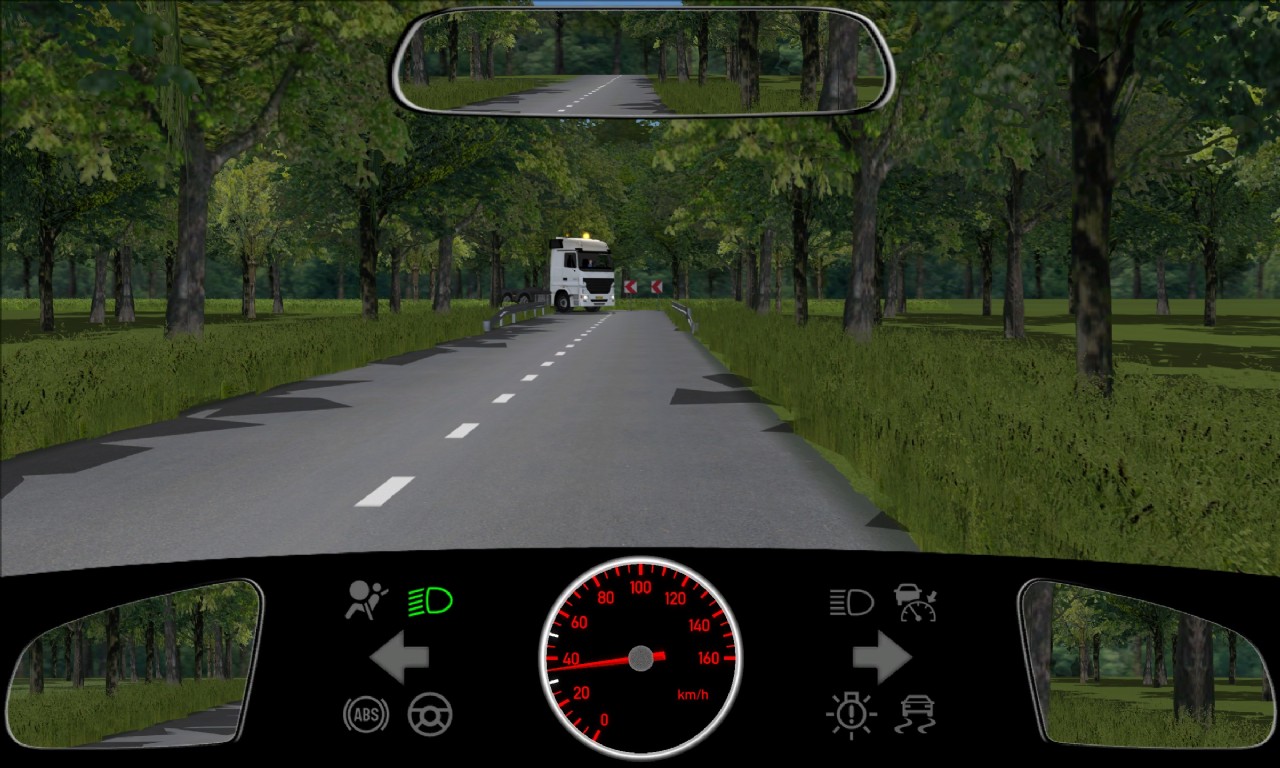This screenshot has width=1280, height=768.
Task: Toggle the green low-beam headlight icon
Action: point(430,601)
